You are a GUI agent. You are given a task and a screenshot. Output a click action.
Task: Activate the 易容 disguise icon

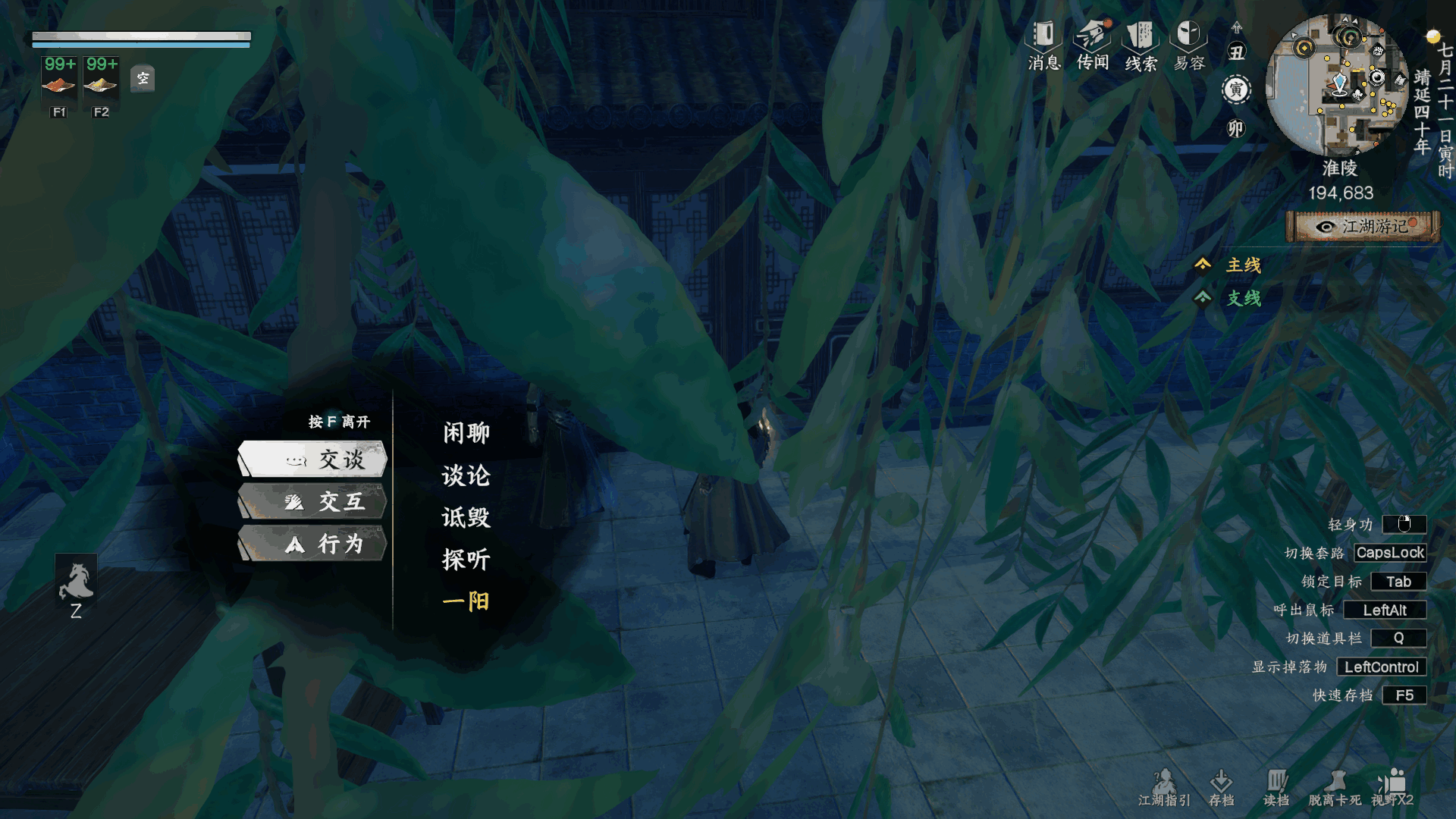coord(1189,45)
